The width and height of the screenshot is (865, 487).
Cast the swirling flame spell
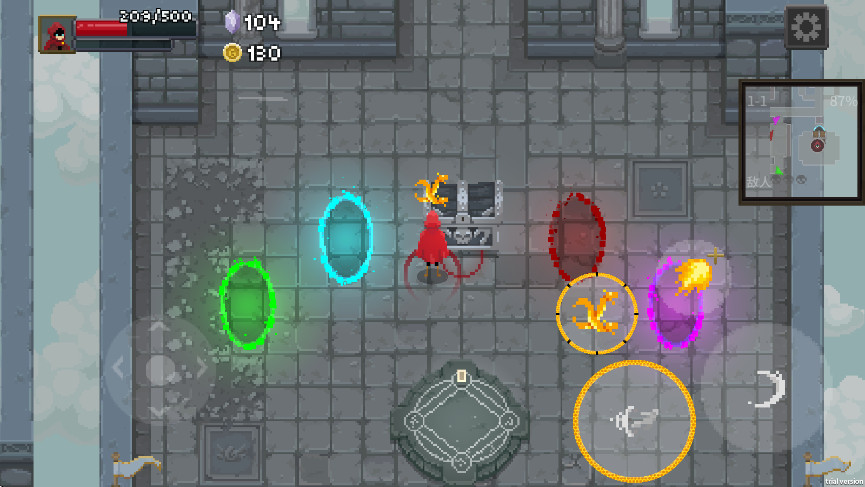click(x=596, y=313)
